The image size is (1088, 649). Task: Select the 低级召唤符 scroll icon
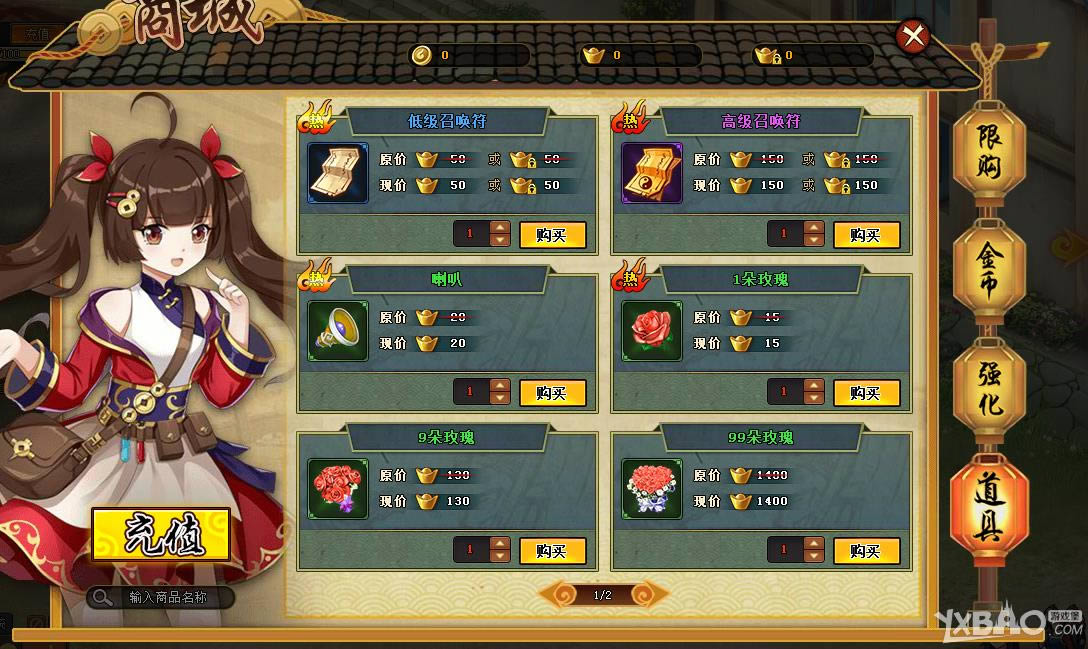[338, 173]
